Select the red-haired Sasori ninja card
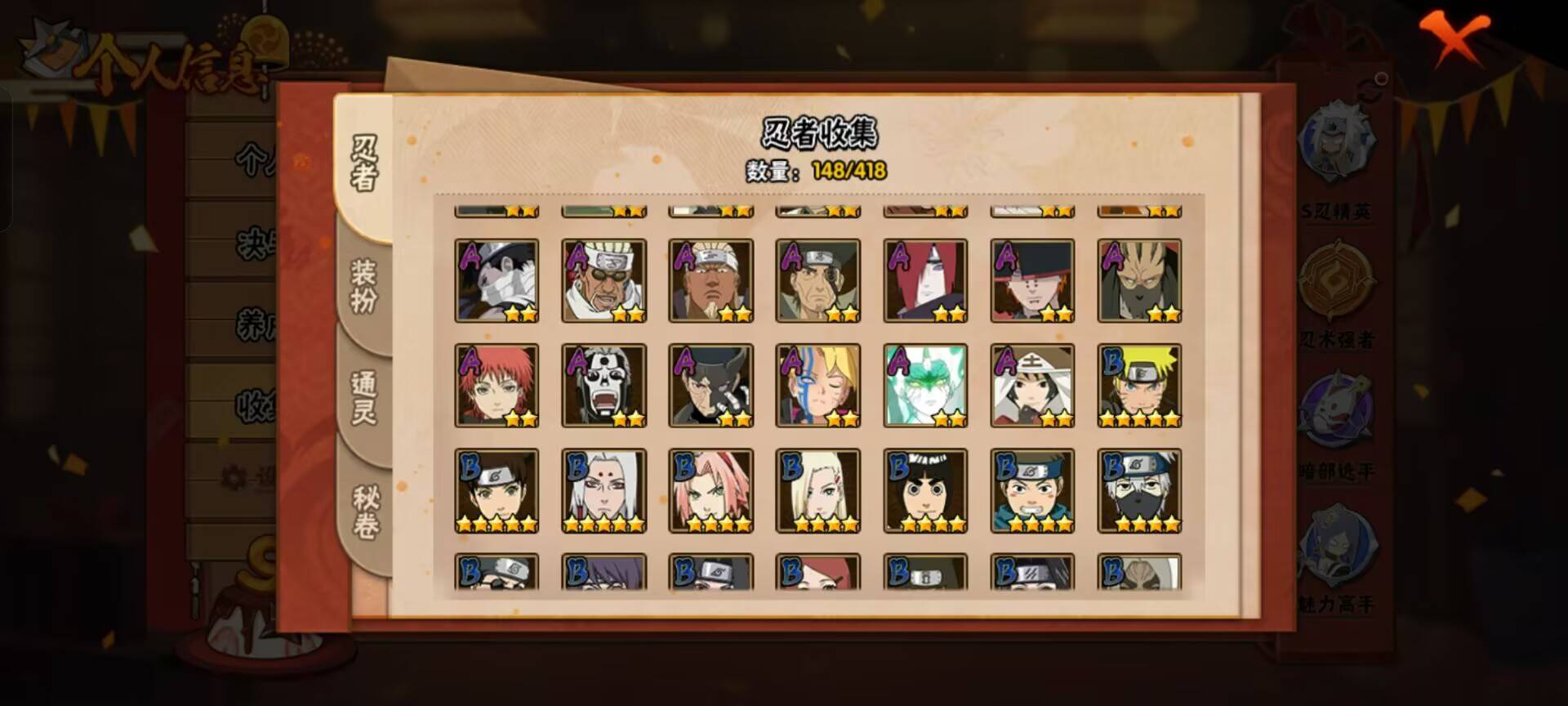Viewport: 1568px width, 706px height. [497, 384]
